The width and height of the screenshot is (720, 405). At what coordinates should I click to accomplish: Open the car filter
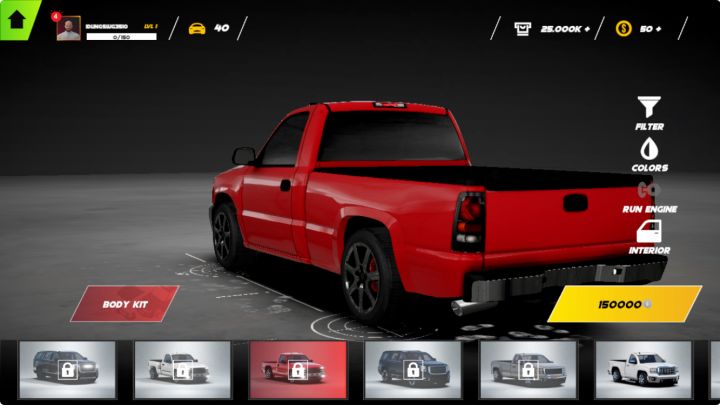[x=649, y=105]
